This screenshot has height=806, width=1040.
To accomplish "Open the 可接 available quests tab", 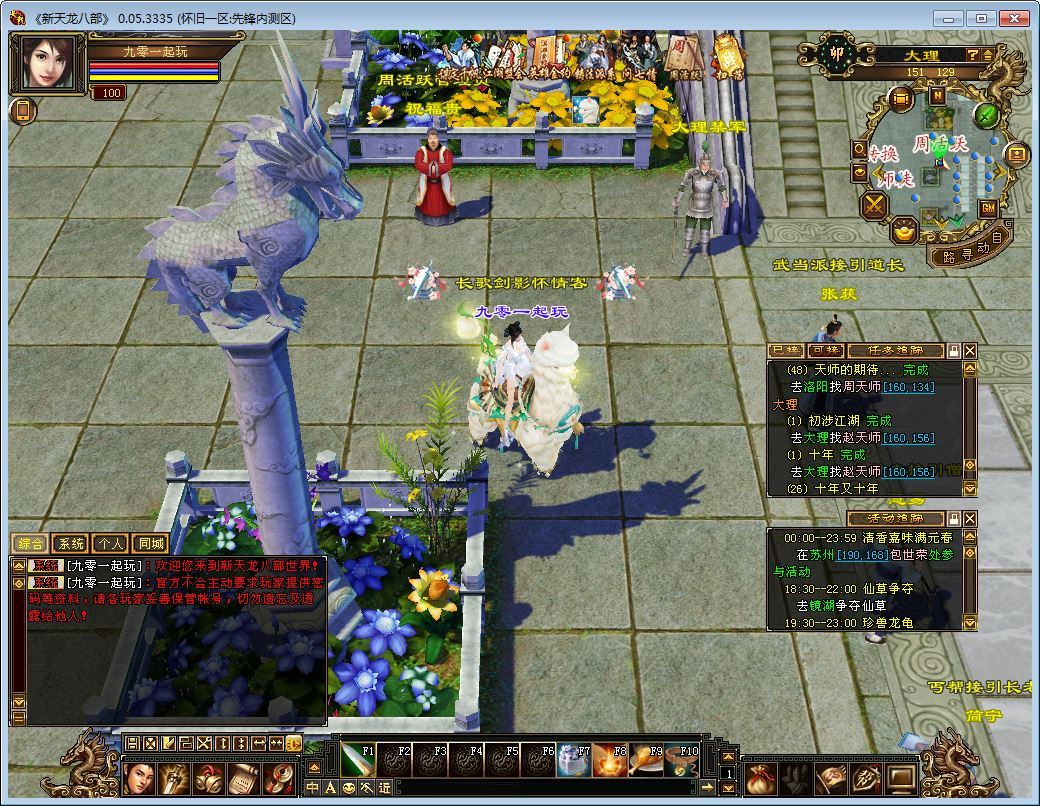I will coord(825,351).
